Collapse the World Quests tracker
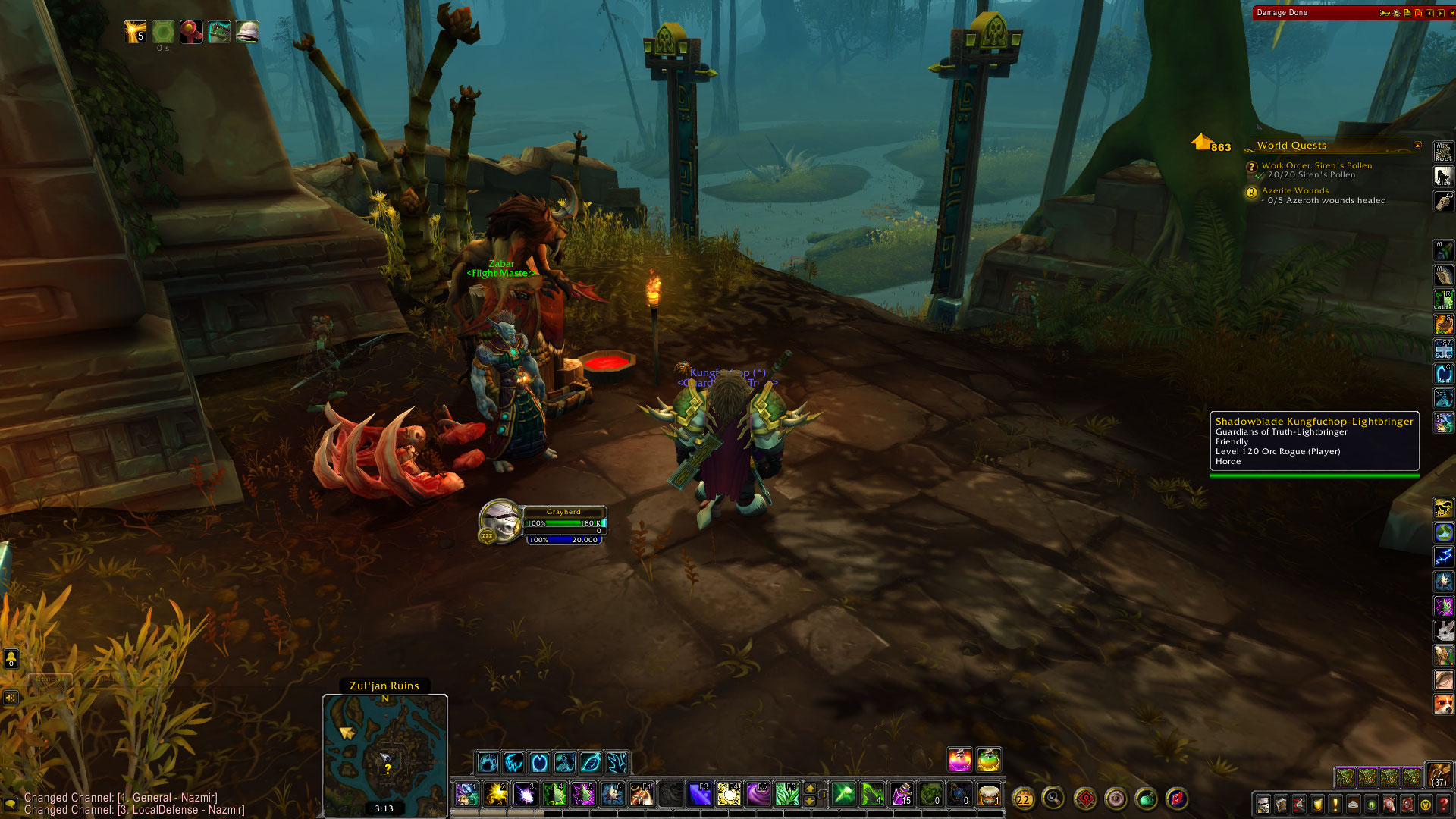The height and width of the screenshot is (819, 1456). (x=1417, y=145)
